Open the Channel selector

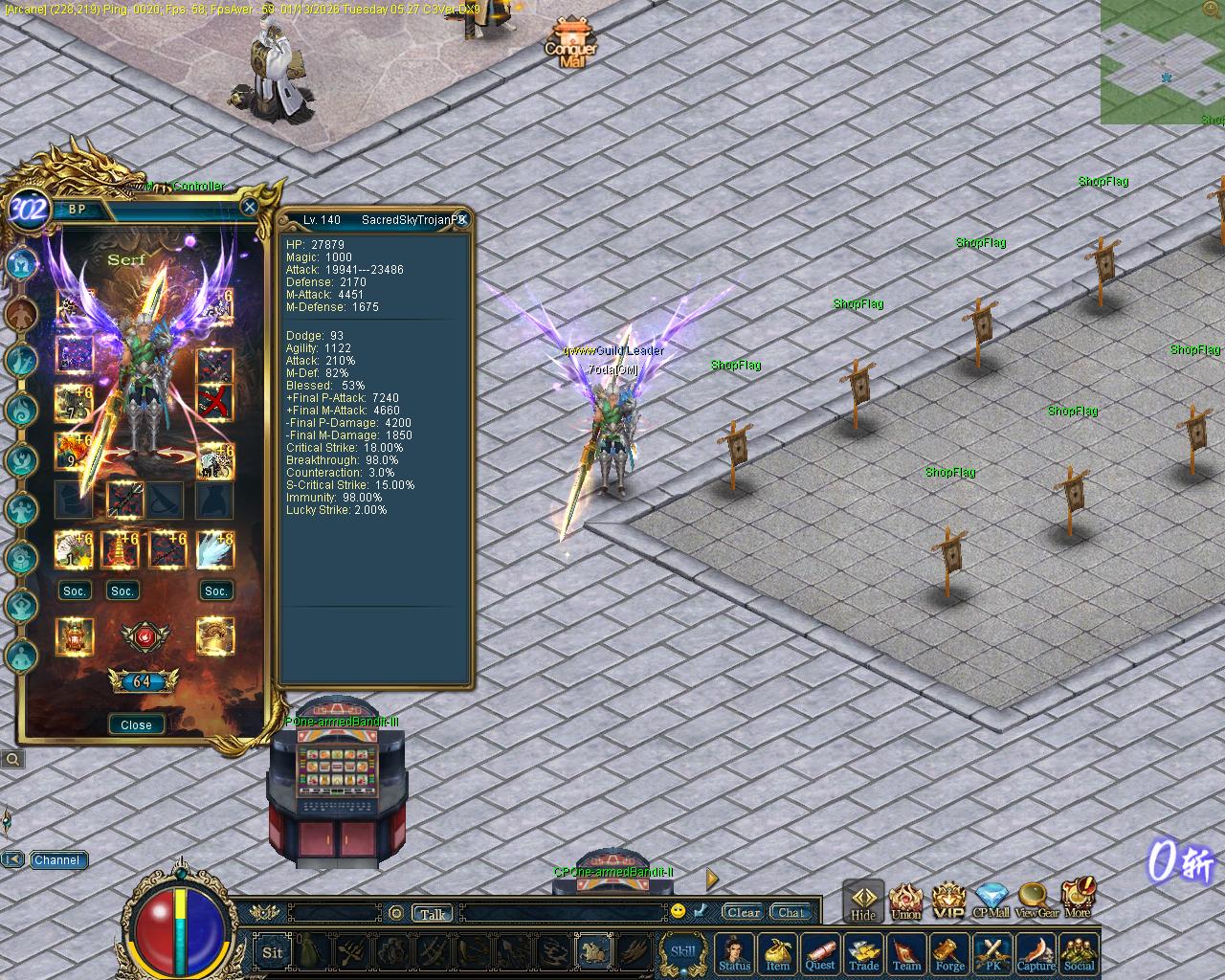click(57, 859)
